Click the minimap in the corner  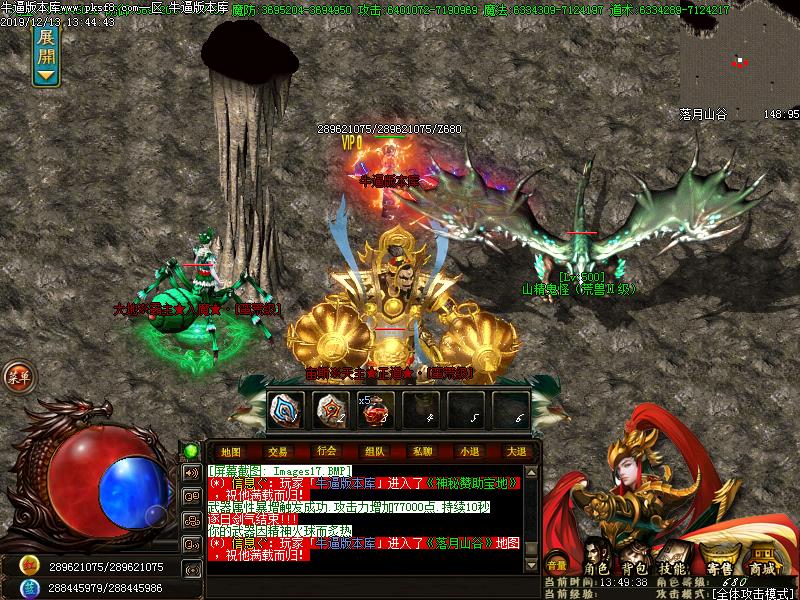[740, 60]
